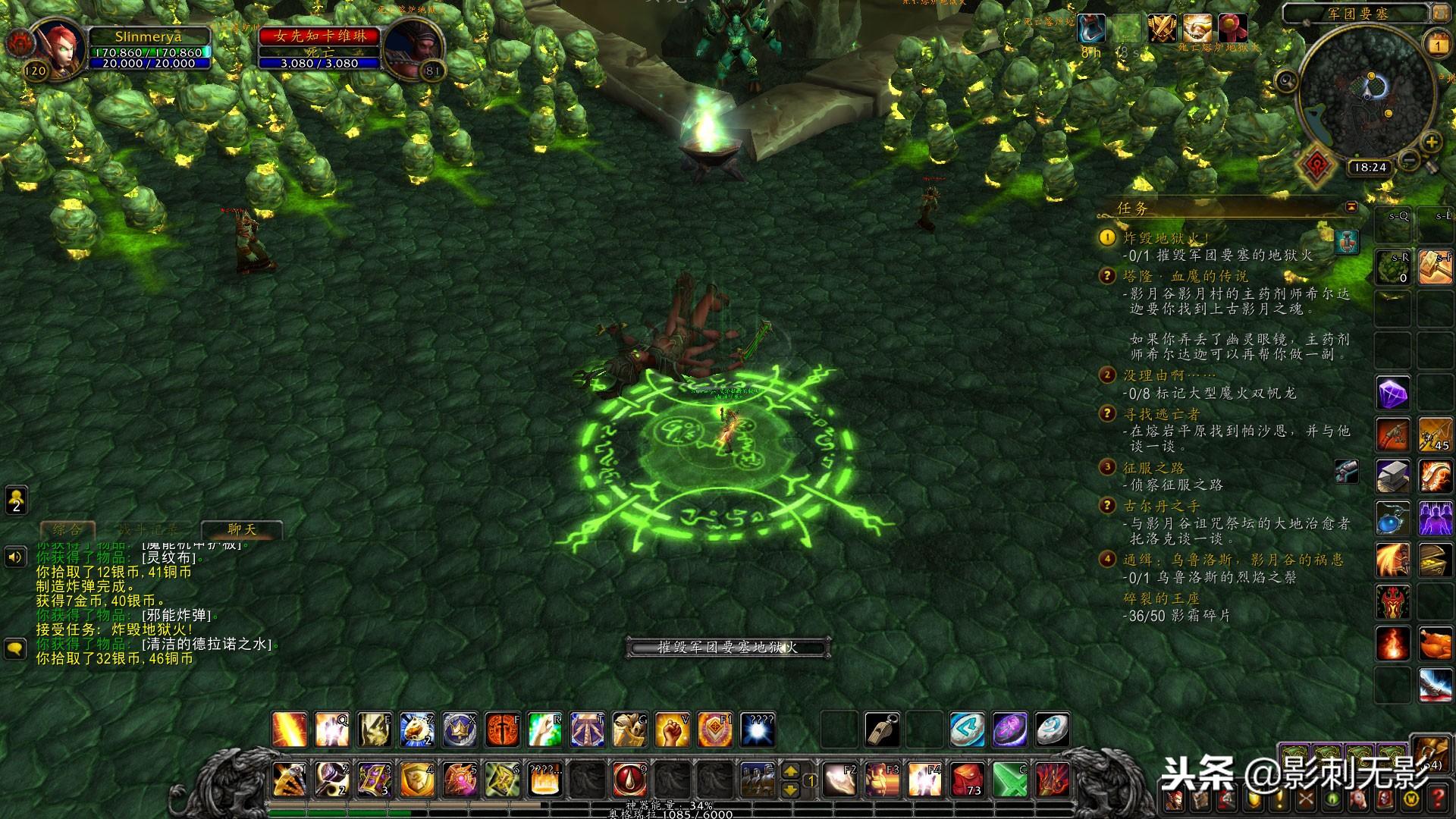
Task: Zoom out the minimap with the minus button
Action: tap(1409, 160)
